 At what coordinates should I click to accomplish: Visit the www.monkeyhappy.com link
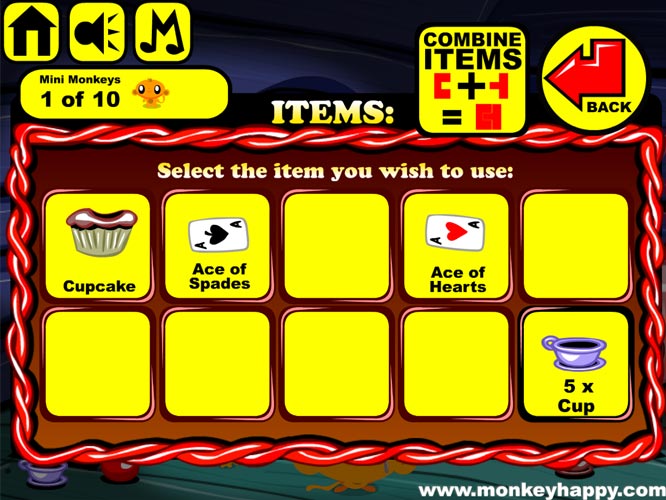pyautogui.click(x=540, y=490)
